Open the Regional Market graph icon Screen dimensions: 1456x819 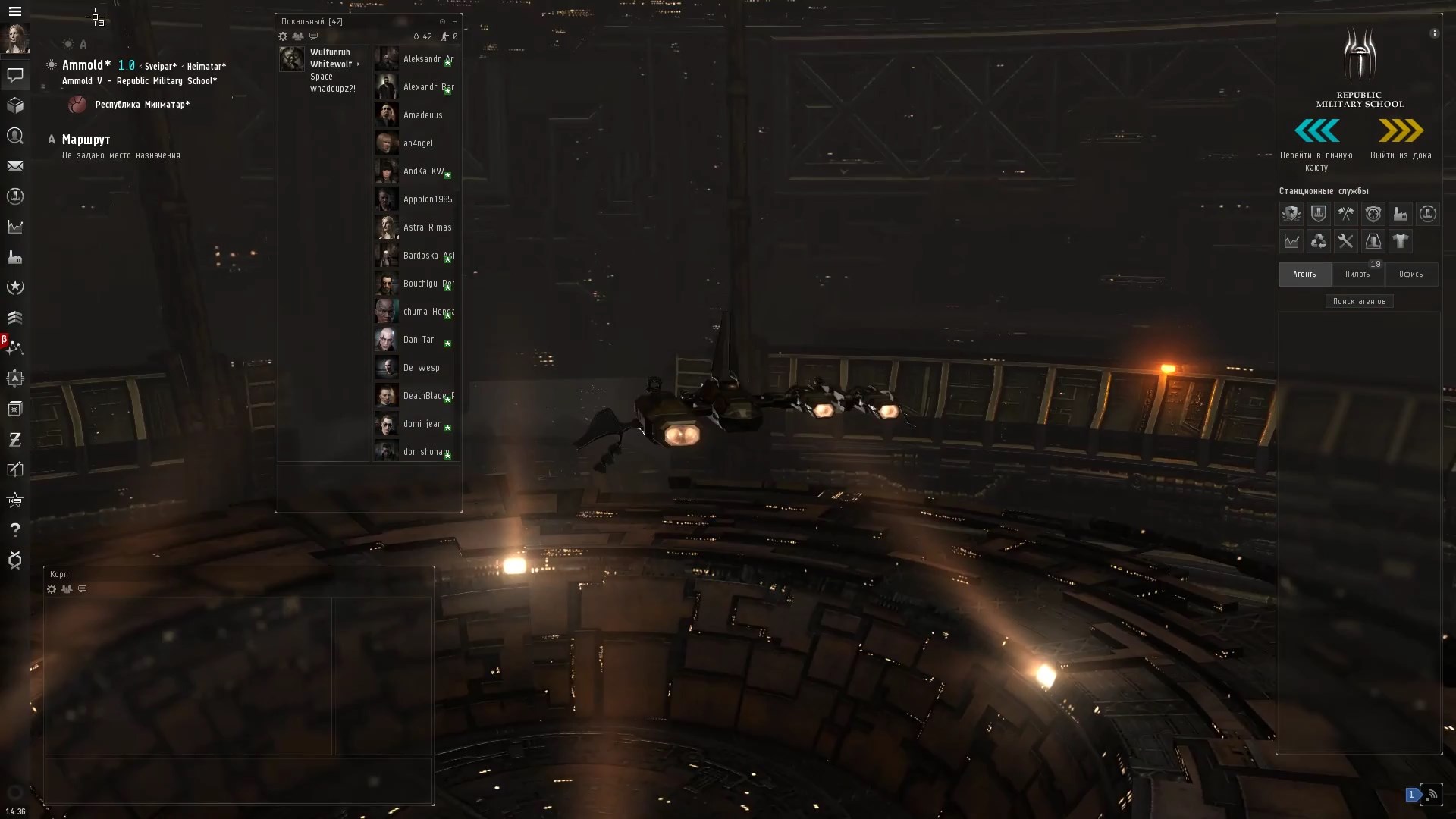click(1291, 241)
